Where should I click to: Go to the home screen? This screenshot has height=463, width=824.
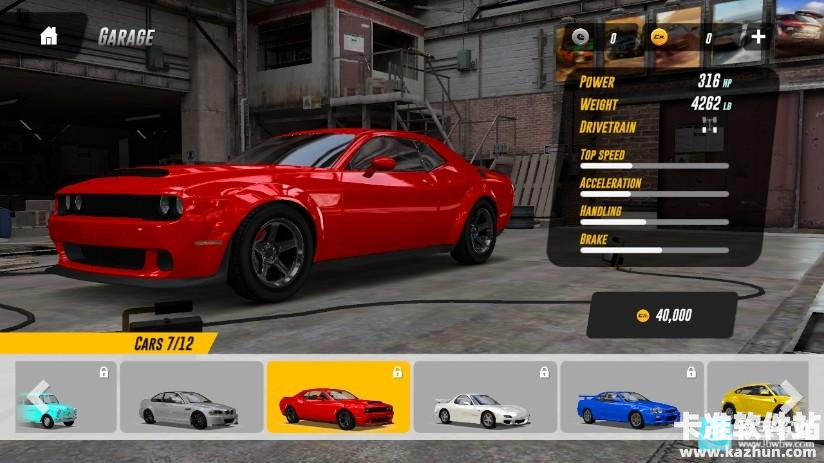pyautogui.click(x=48, y=37)
